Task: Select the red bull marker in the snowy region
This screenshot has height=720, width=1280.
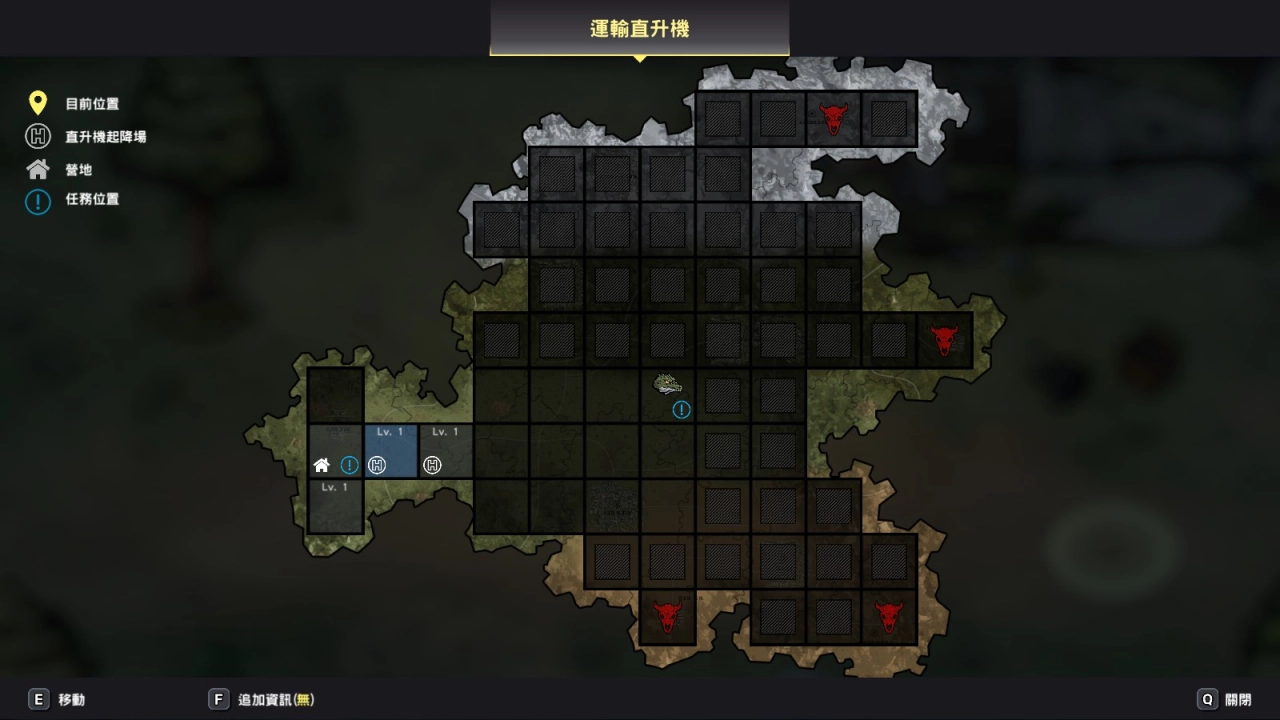Action: pyautogui.click(x=833, y=118)
